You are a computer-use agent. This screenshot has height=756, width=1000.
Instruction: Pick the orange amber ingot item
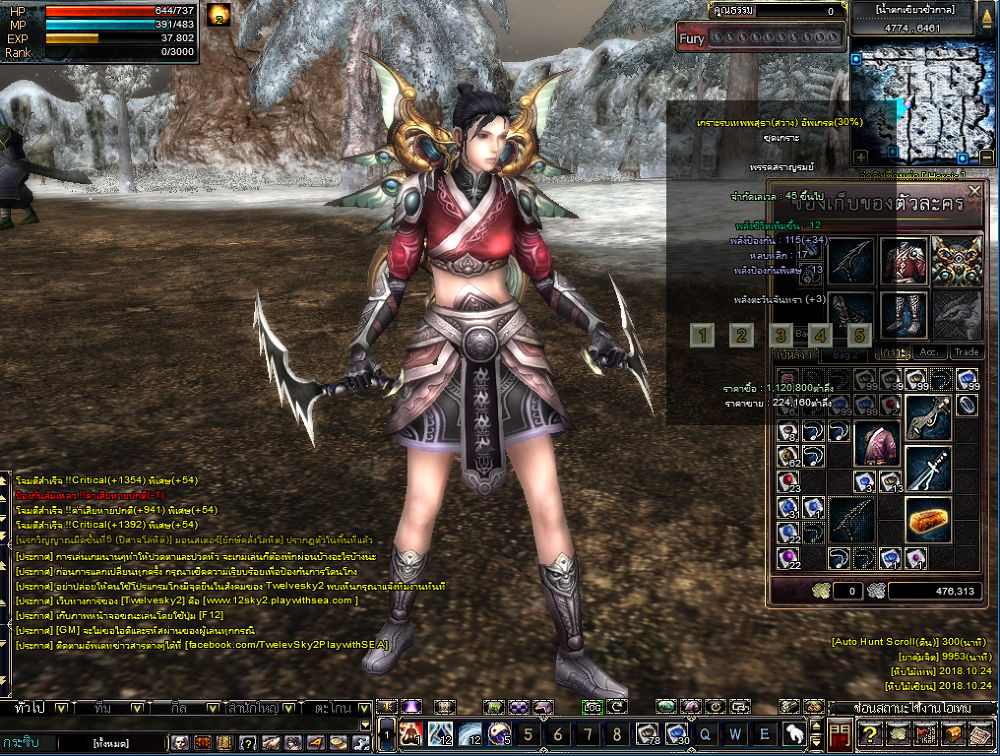click(x=929, y=519)
